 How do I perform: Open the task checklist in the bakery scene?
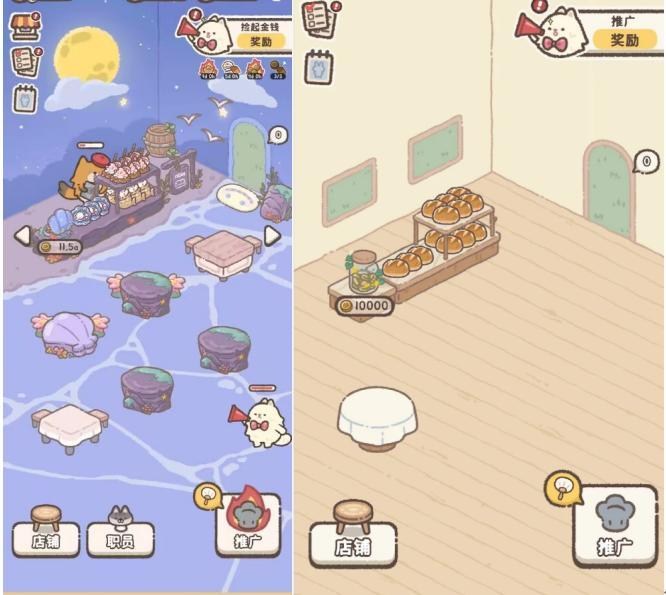click(318, 19)
